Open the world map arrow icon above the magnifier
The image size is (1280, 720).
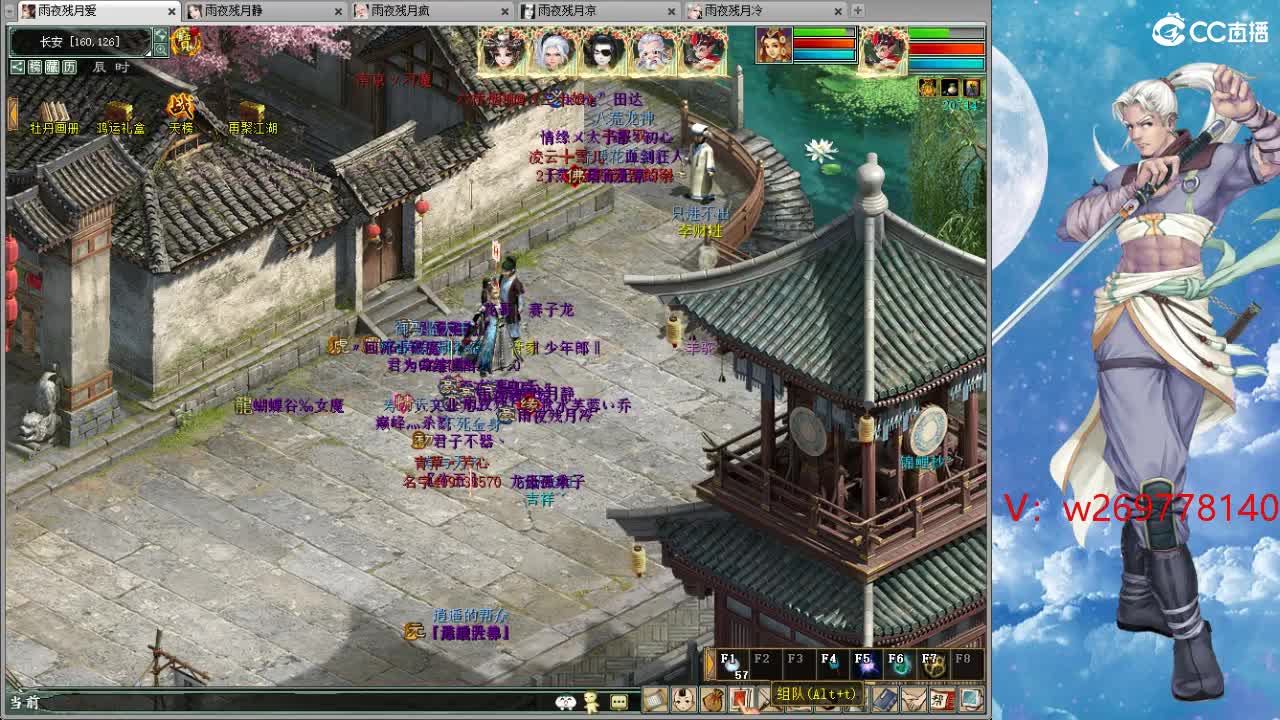tap(161, 35)
